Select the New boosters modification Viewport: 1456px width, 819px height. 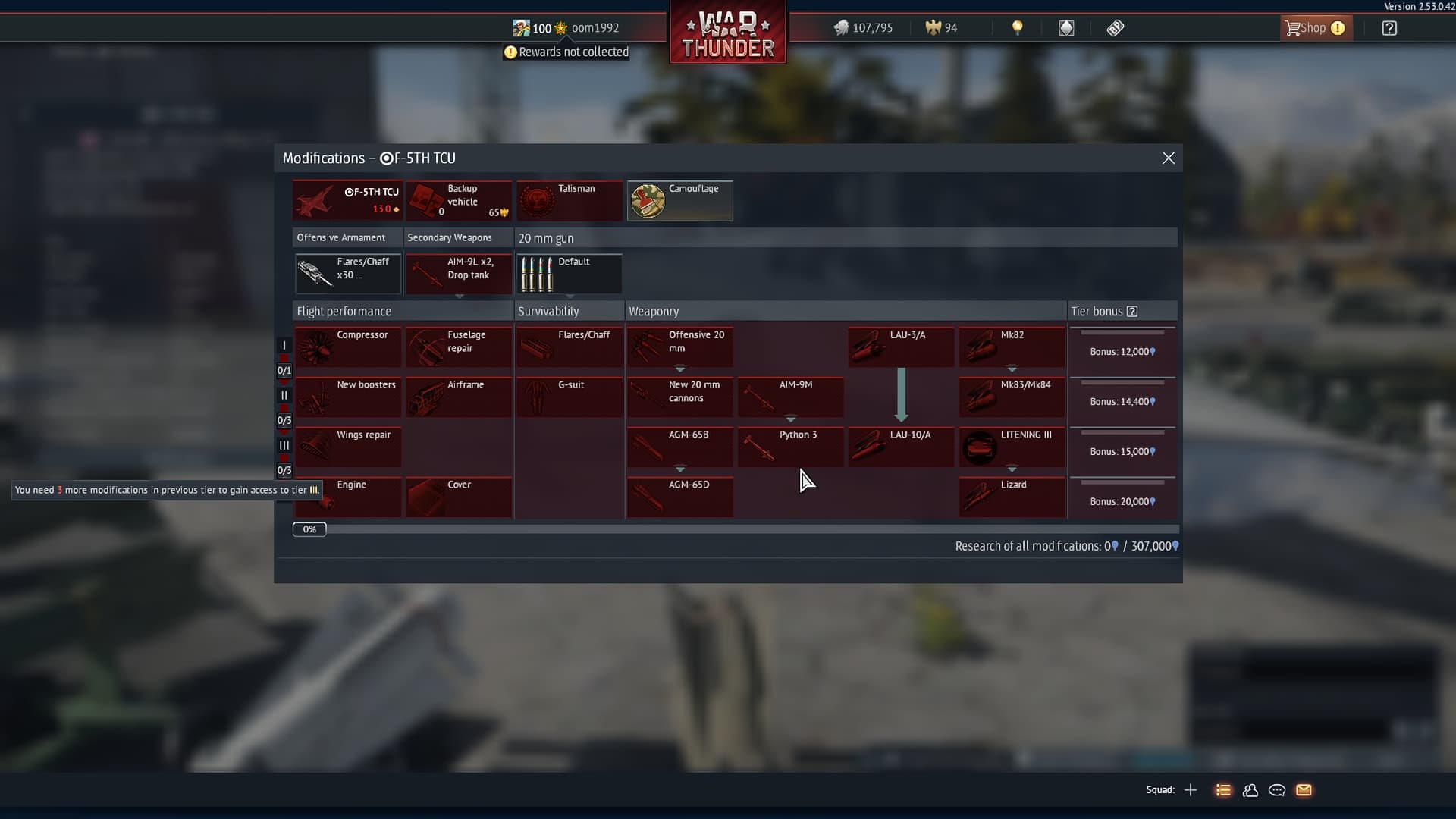pyautogui.click(x=348, y=397)
